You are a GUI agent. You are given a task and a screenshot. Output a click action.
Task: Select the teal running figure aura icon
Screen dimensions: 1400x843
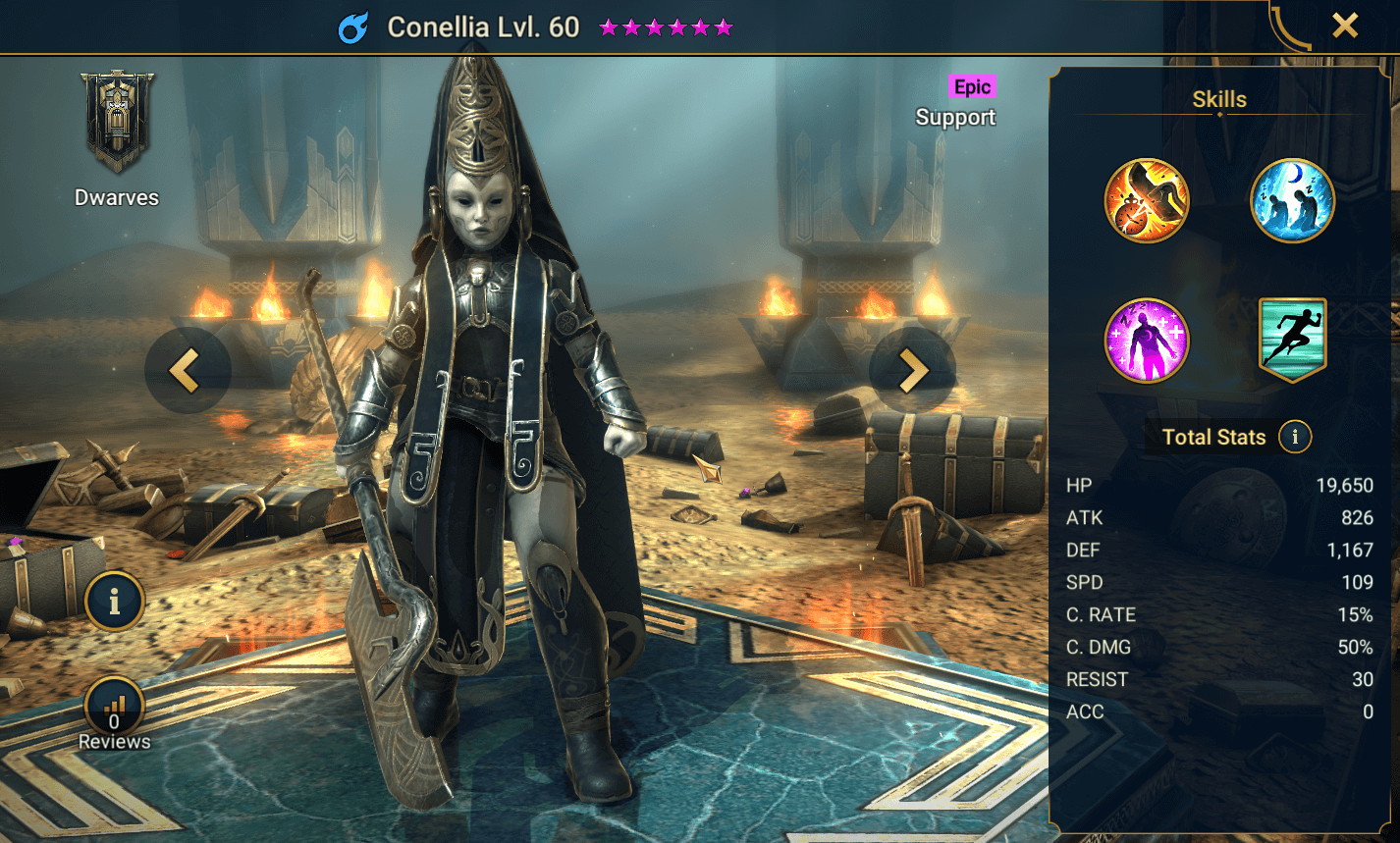(x=1292, y=341)
